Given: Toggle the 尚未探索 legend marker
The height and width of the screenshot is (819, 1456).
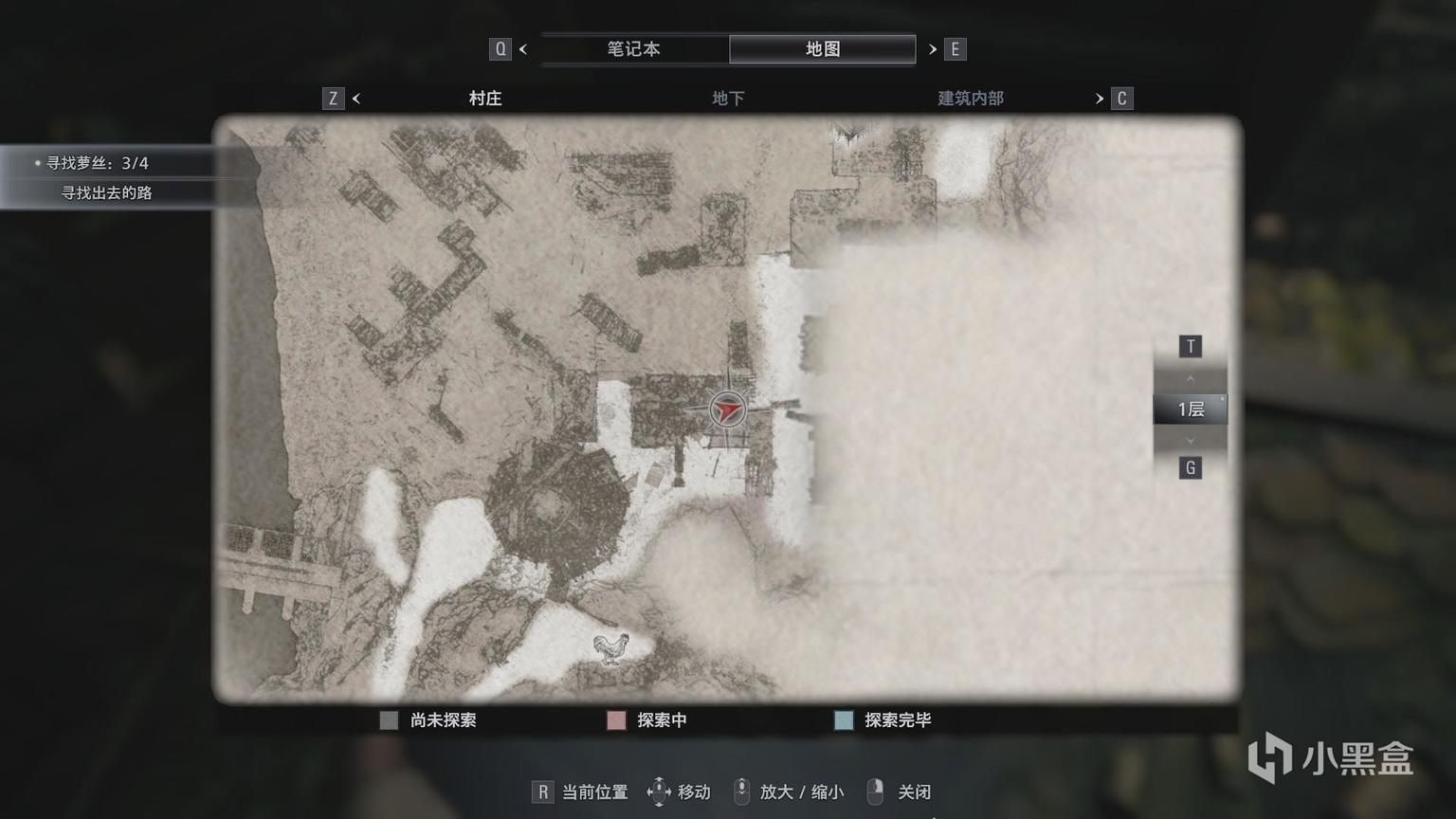Looking at the screenshot, I should point(389,720).
